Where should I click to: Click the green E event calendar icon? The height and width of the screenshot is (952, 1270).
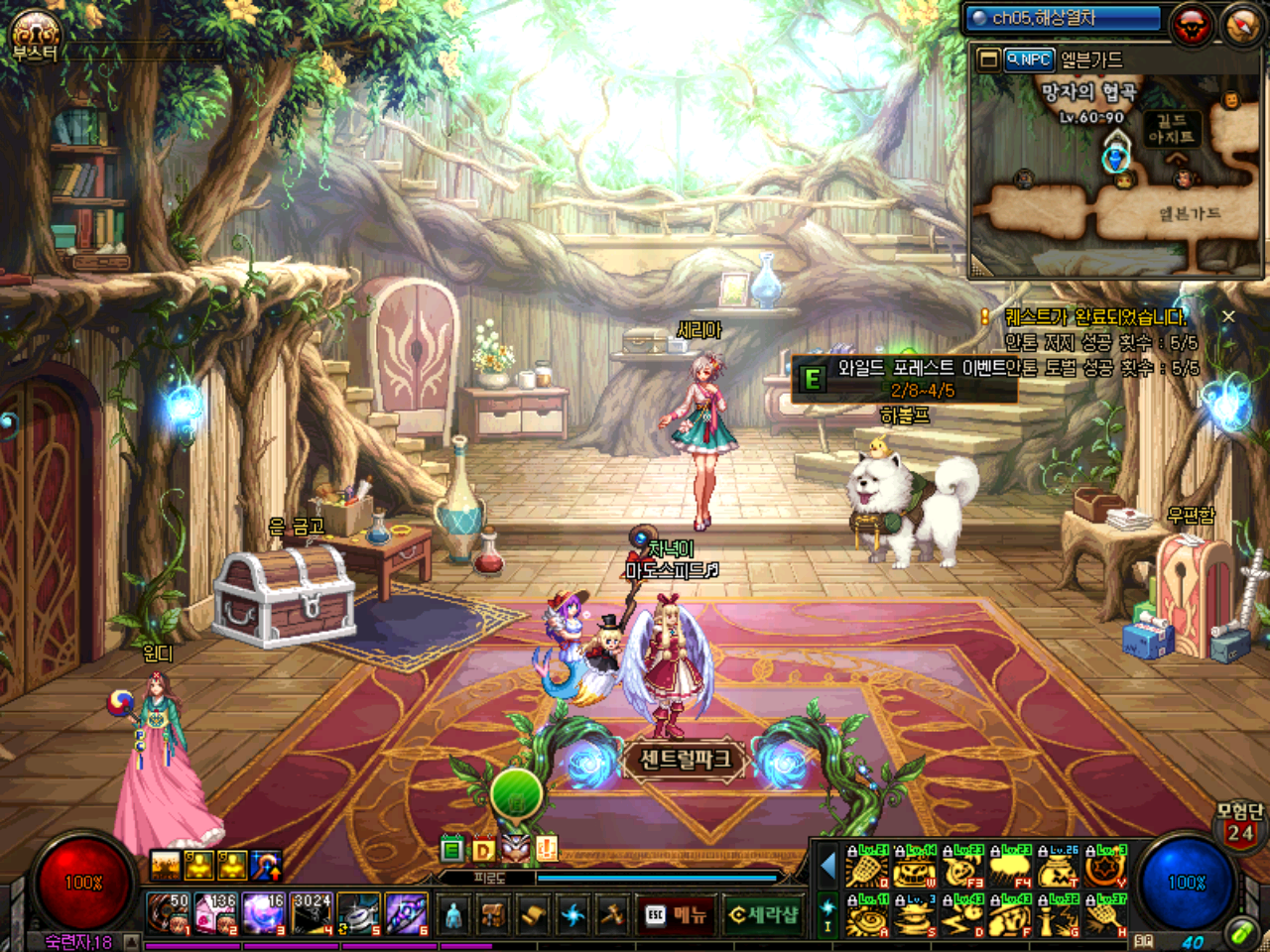451,849
